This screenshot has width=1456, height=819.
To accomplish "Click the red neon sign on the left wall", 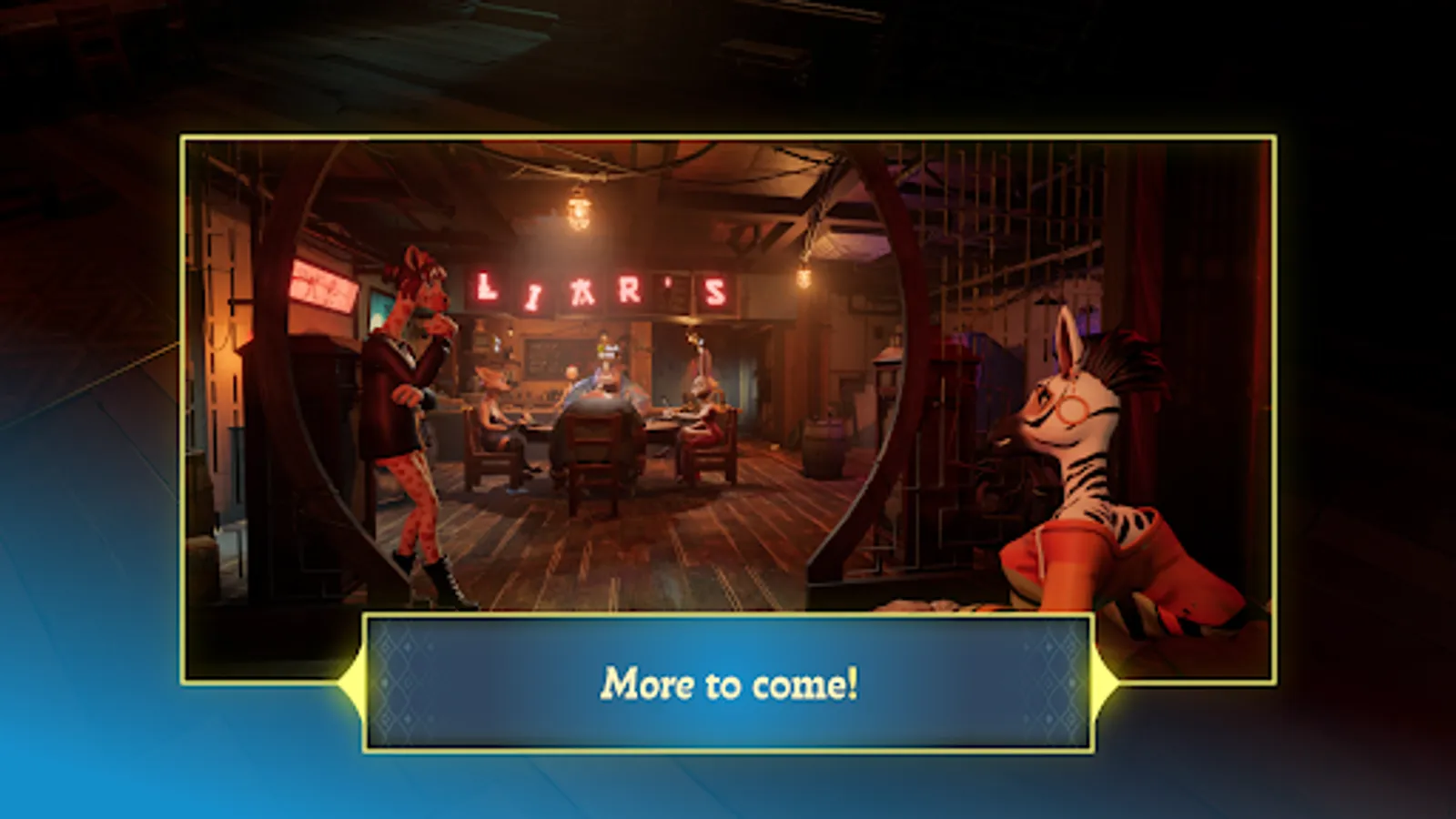I will (323, 285).
